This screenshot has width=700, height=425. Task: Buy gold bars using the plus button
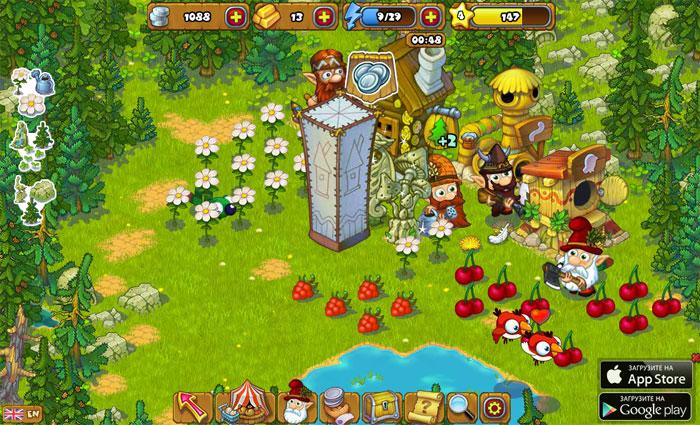click(x=323, y=16)
